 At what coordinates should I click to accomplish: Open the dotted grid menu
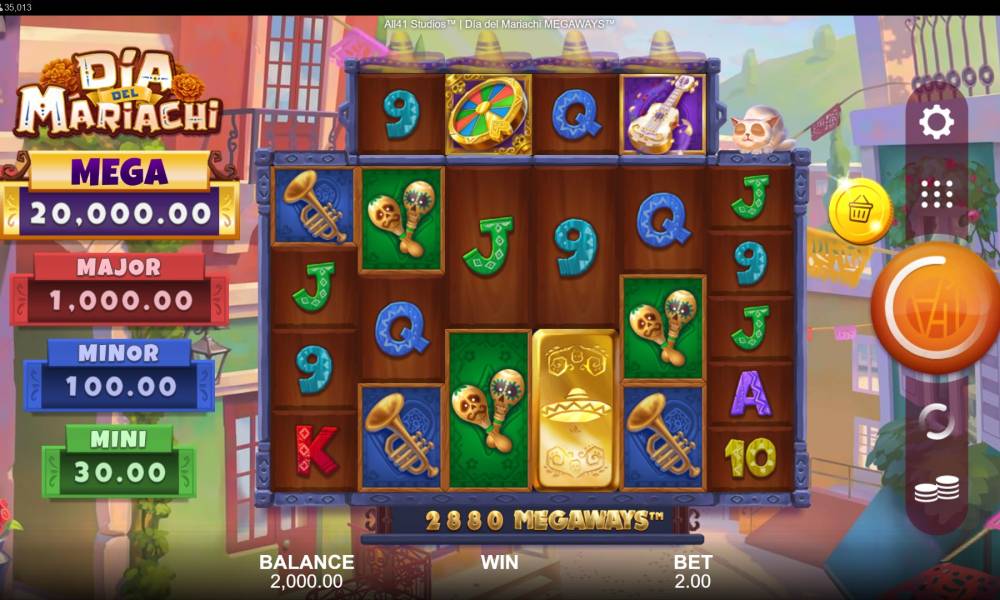(x=937, y=193)
